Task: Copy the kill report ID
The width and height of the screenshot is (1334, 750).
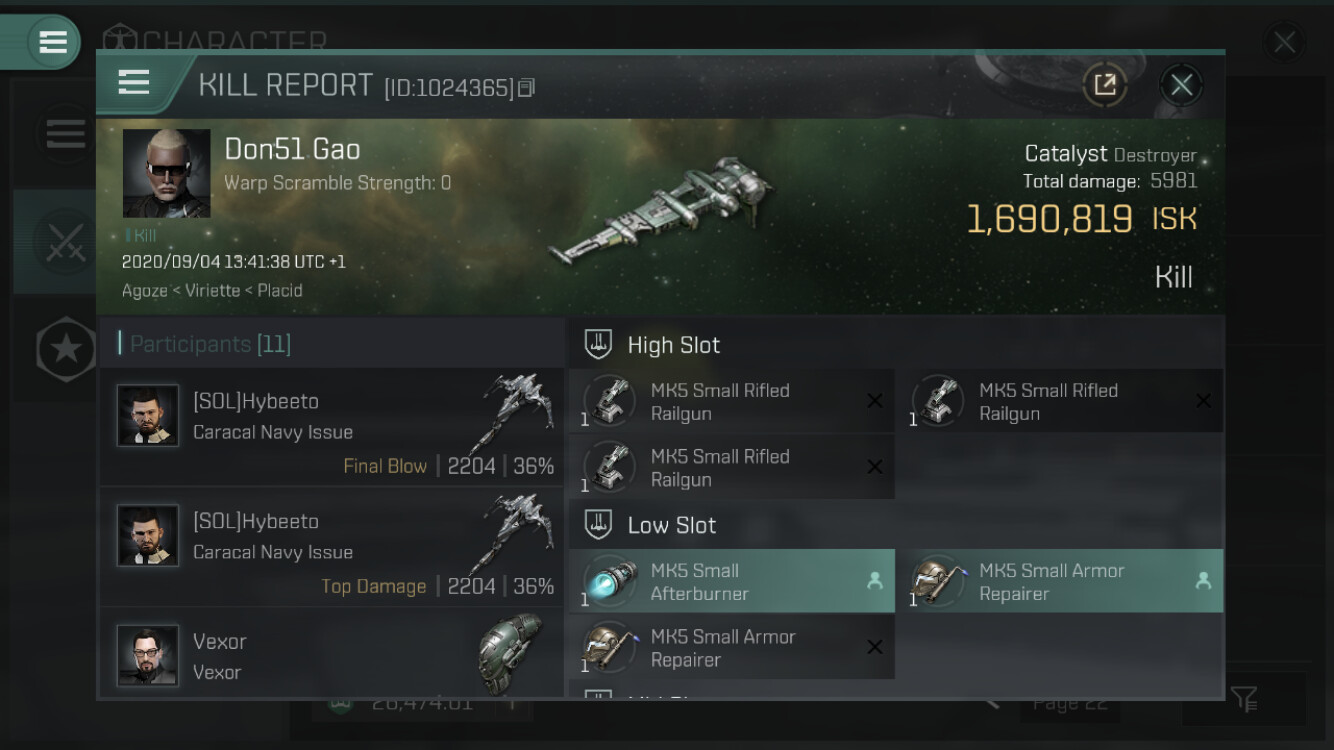Action: pos(527,88)
